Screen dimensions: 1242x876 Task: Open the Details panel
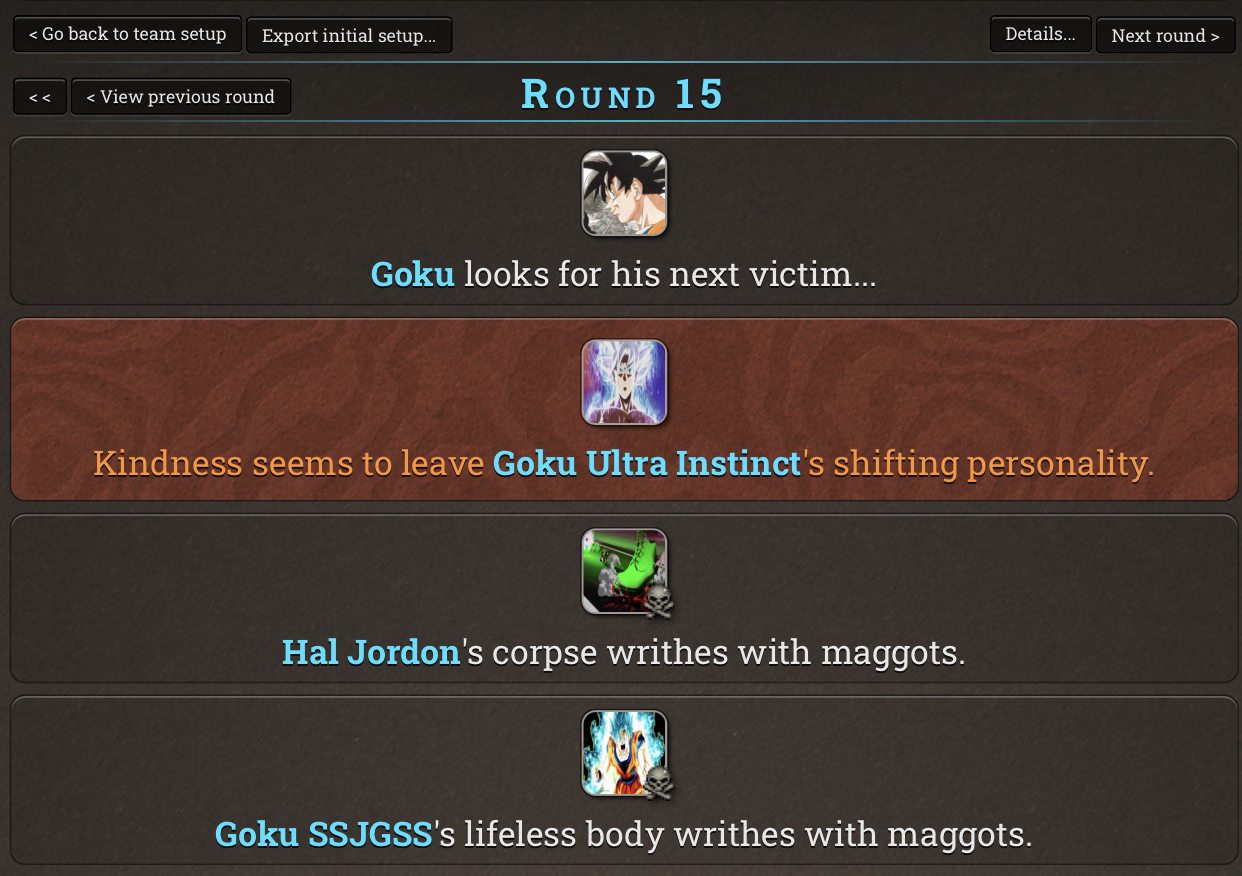click(x=1040, y=34)
